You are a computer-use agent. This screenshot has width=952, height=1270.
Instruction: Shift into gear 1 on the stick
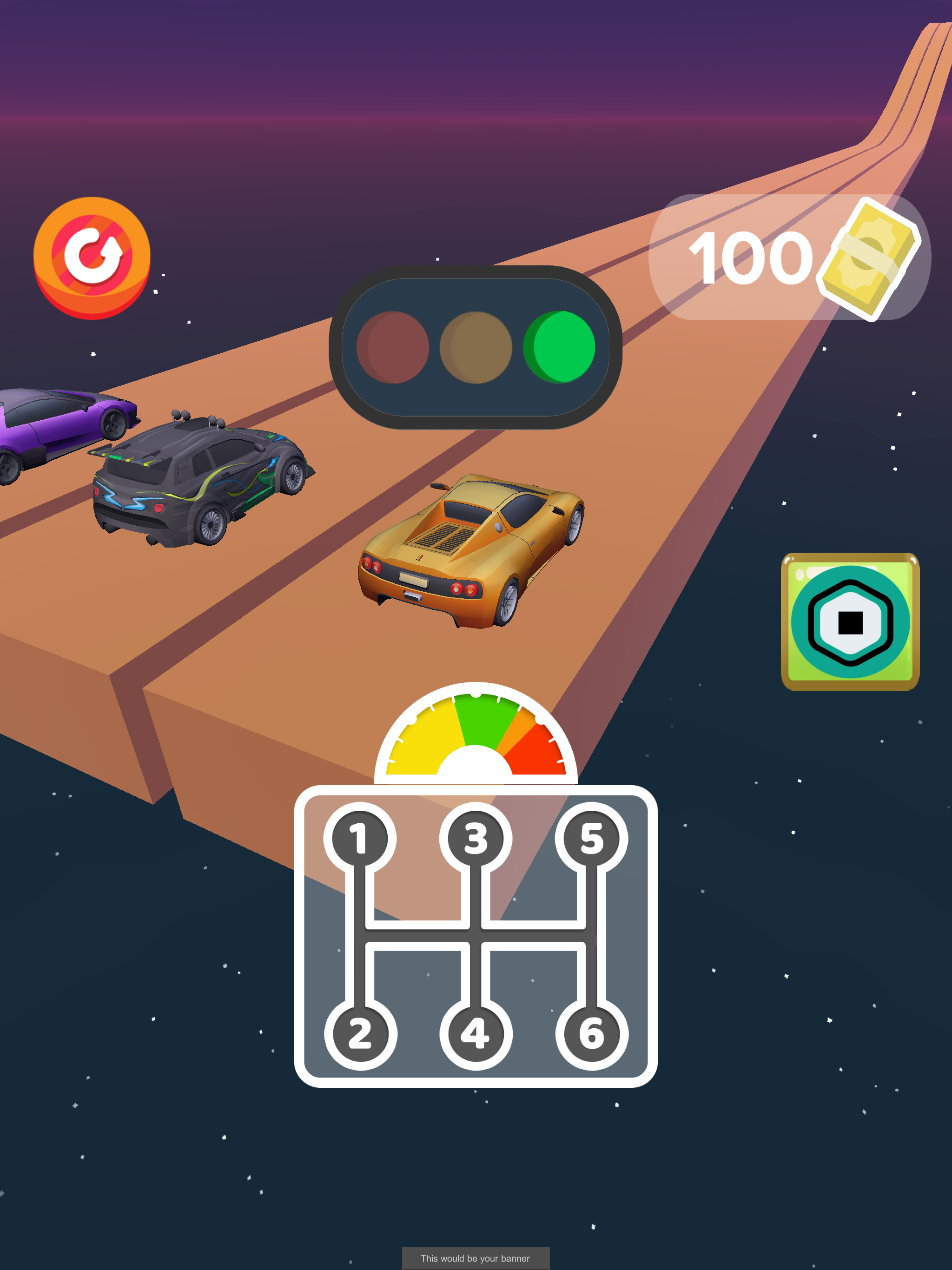359,835
